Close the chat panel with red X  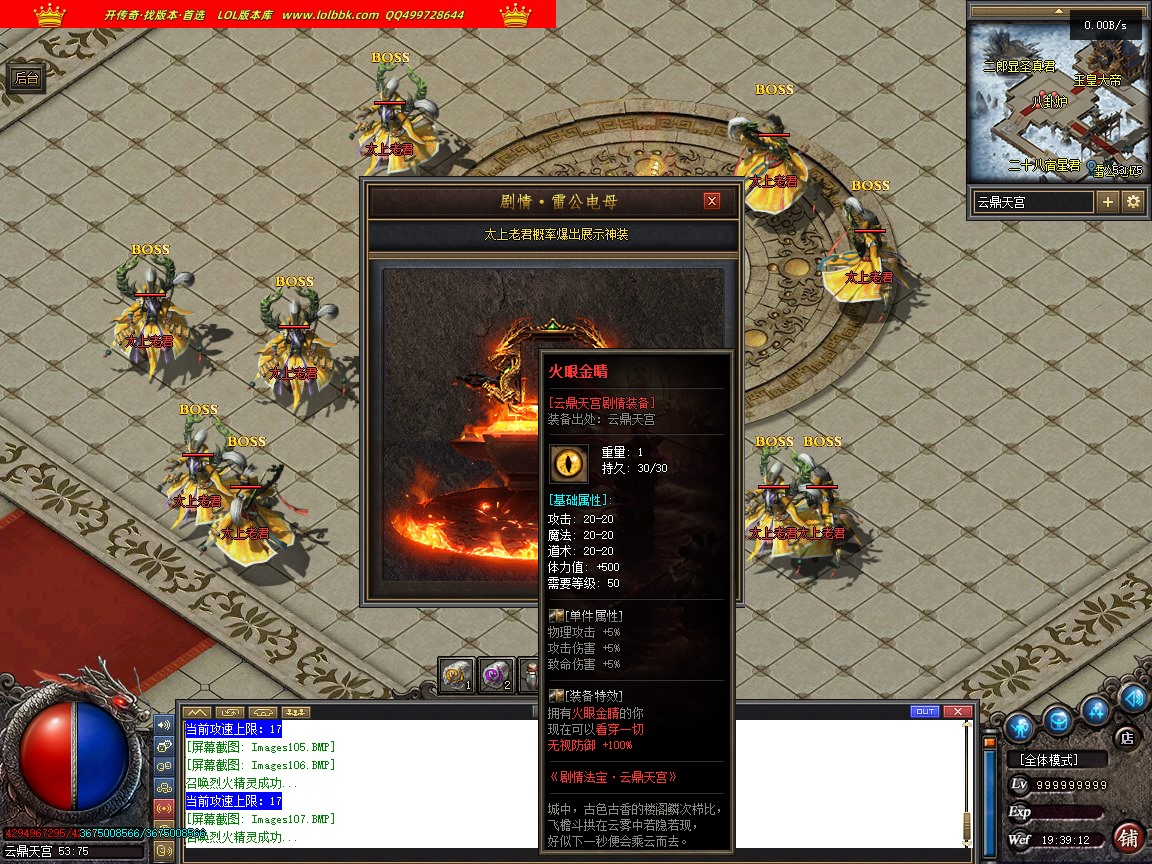(958, 711)
